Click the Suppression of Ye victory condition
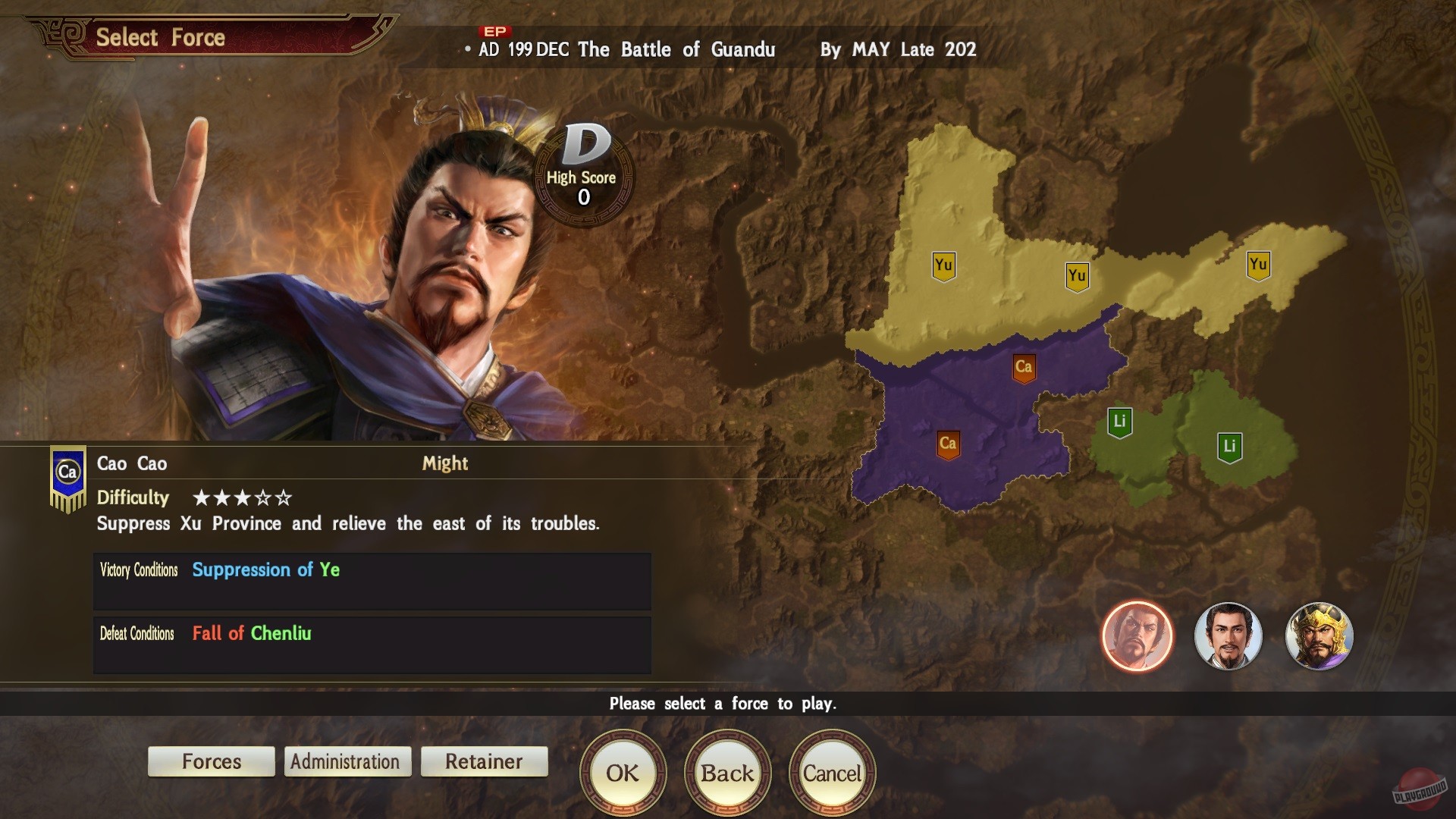Viewport: 1456px width, 819px height. click(x=265, y=570)
